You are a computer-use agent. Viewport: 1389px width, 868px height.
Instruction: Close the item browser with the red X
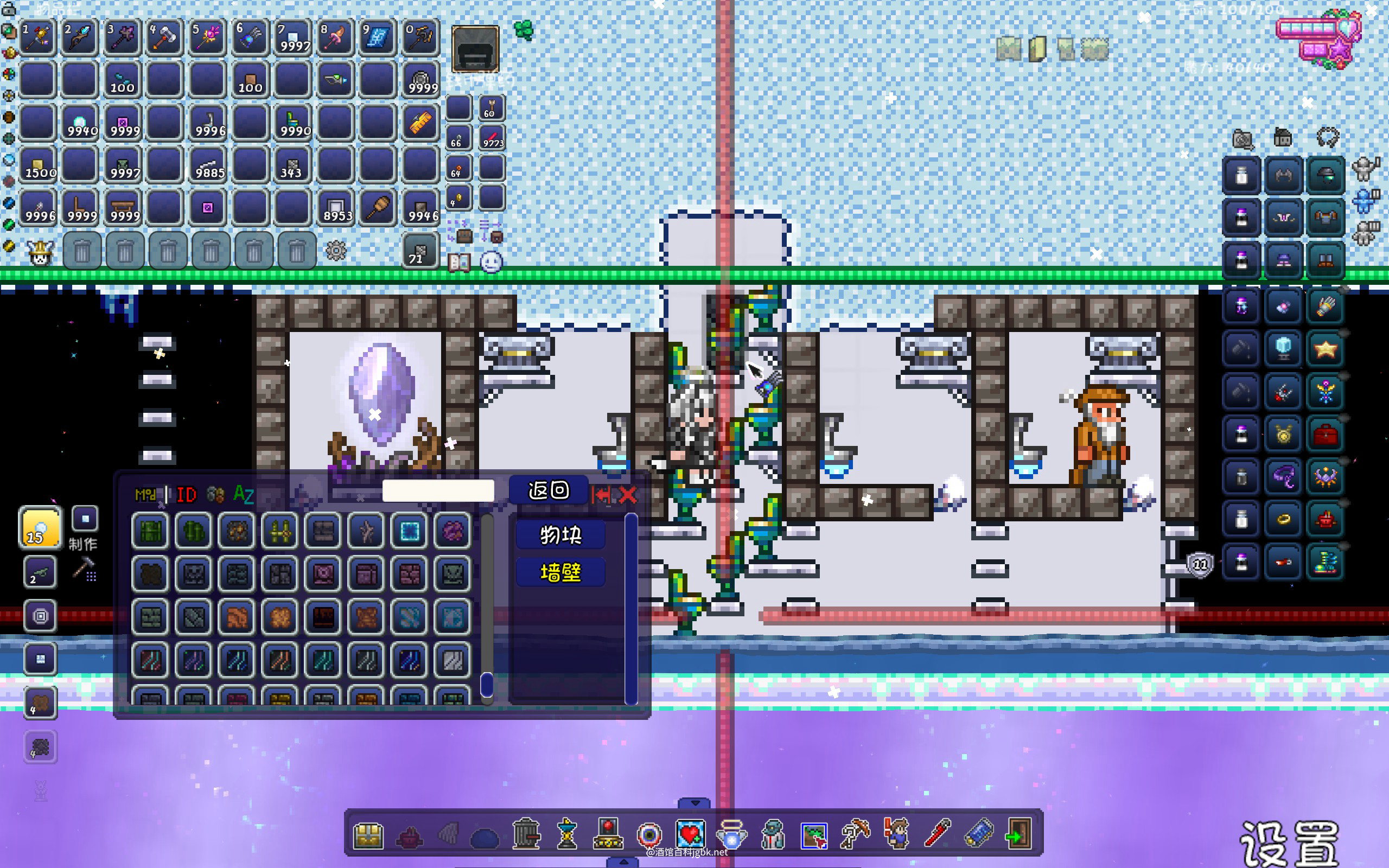tap(628, 495)
